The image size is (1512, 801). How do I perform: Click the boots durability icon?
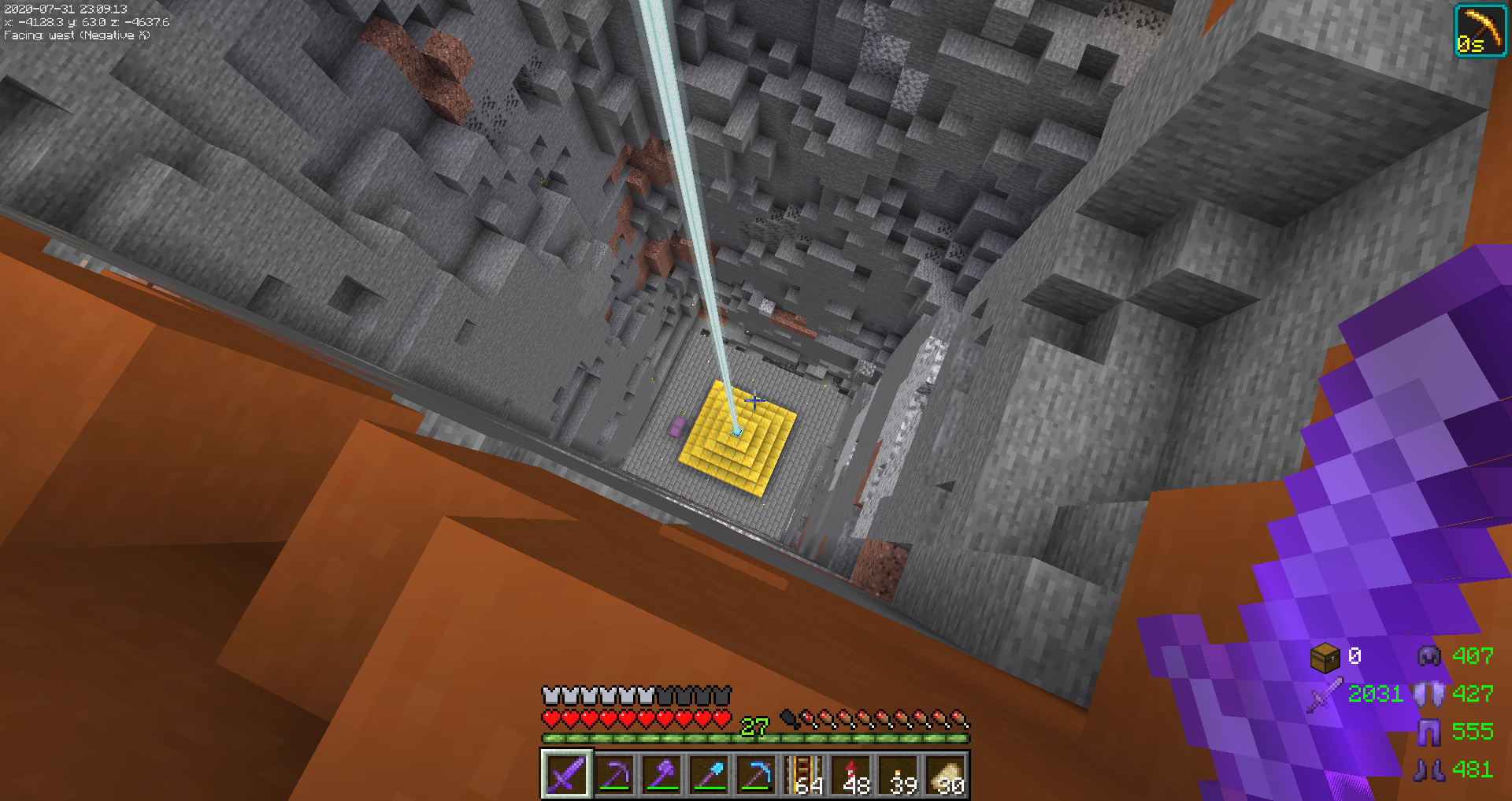click(x=1429, y=769)
